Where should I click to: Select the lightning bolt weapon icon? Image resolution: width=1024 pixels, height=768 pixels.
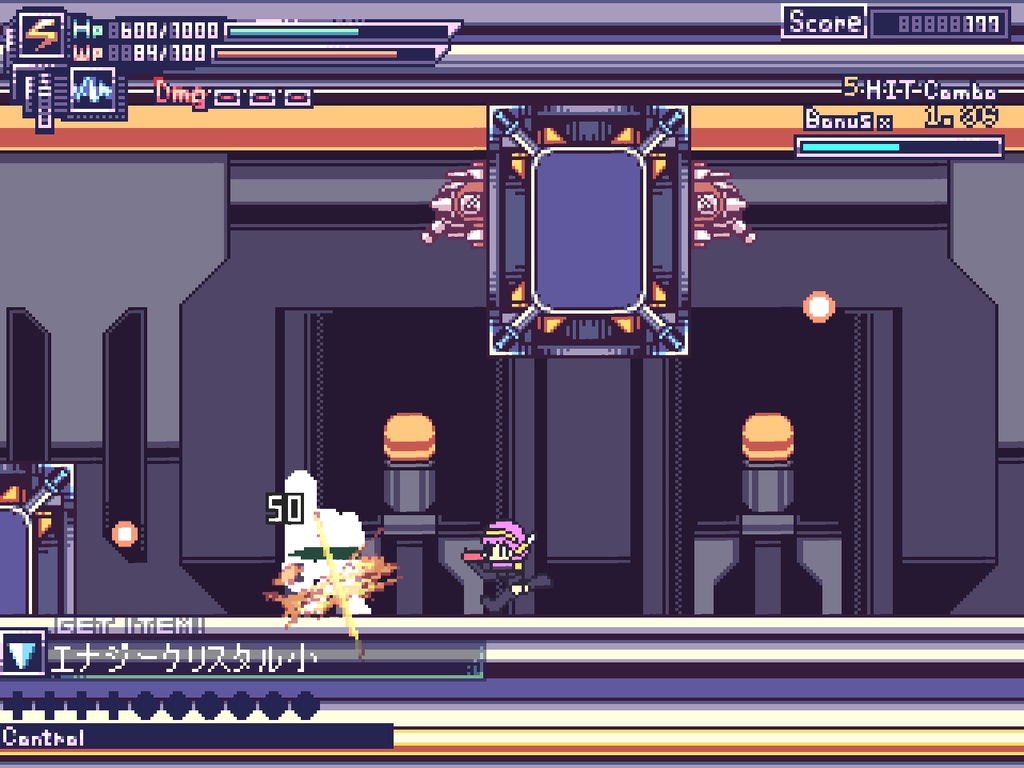click(x=42, y=35)
